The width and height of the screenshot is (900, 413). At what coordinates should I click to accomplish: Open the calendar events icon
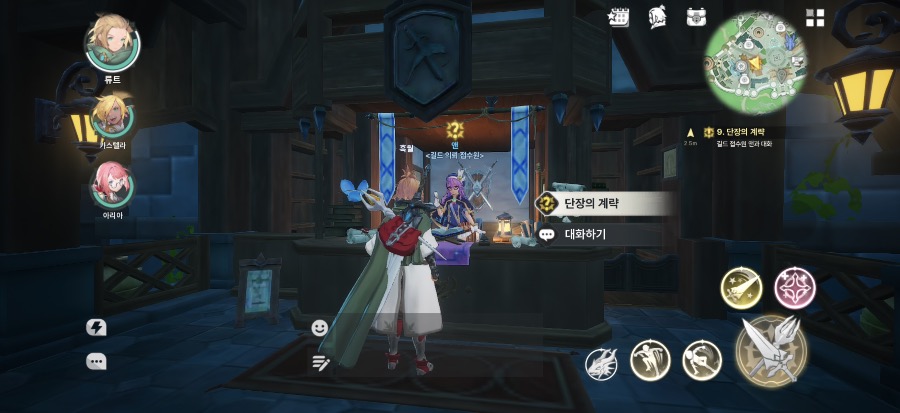click(619, 17)
